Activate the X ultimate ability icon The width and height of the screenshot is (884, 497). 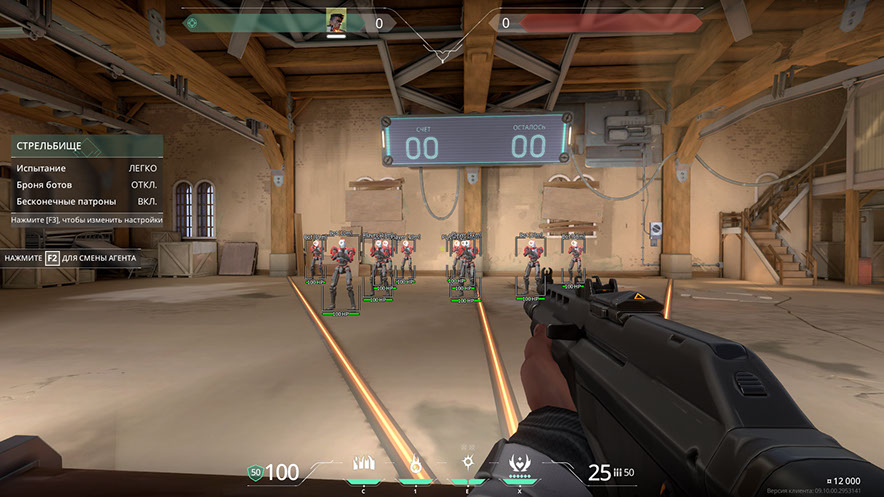pos(519,464)
